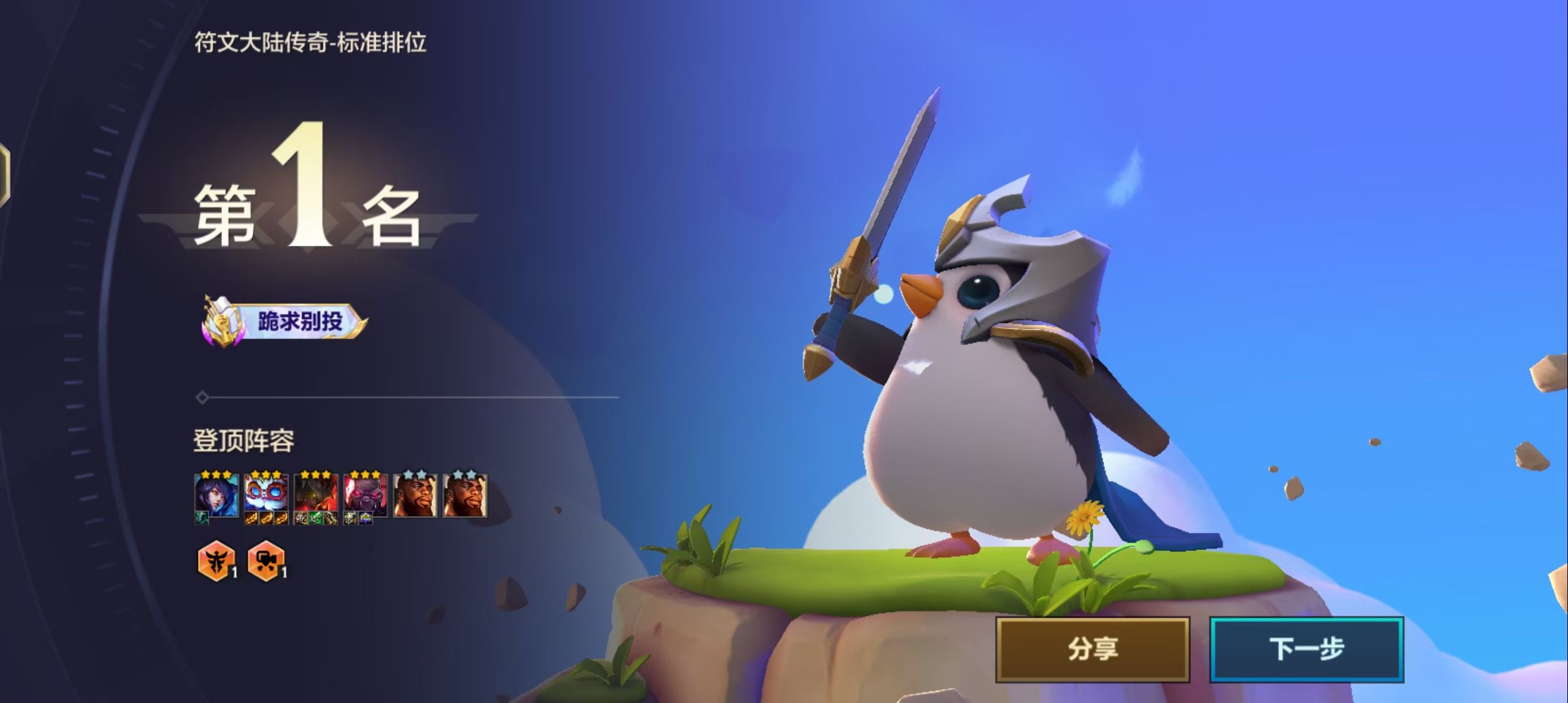Select the red-eyed dark beast champion portrait
Screen dimensions: 1568x703
365,496
